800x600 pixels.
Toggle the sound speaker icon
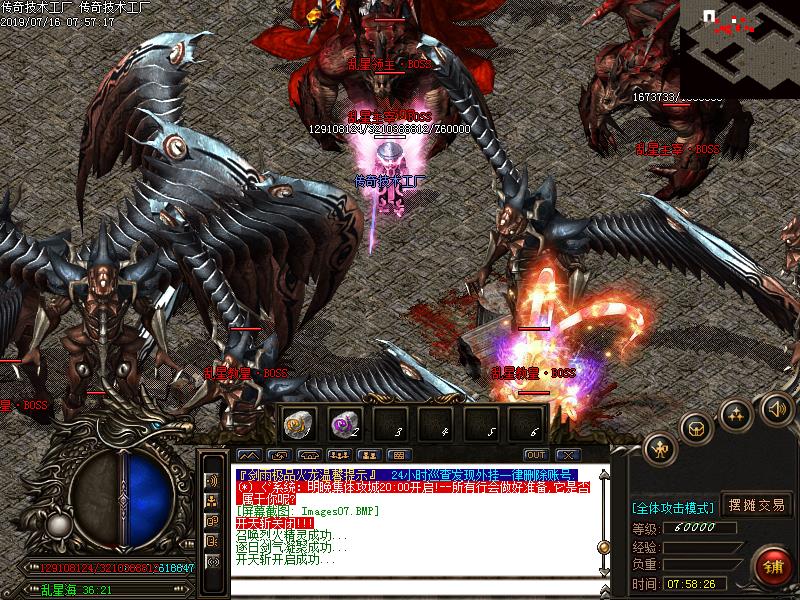tap(776, 407)
